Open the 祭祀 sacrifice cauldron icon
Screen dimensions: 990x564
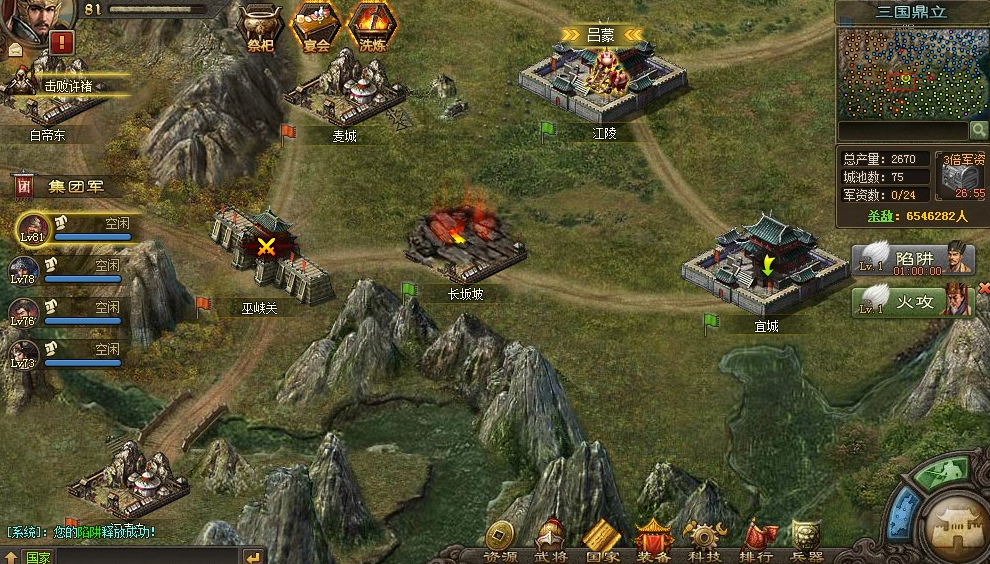coord(263,25)
